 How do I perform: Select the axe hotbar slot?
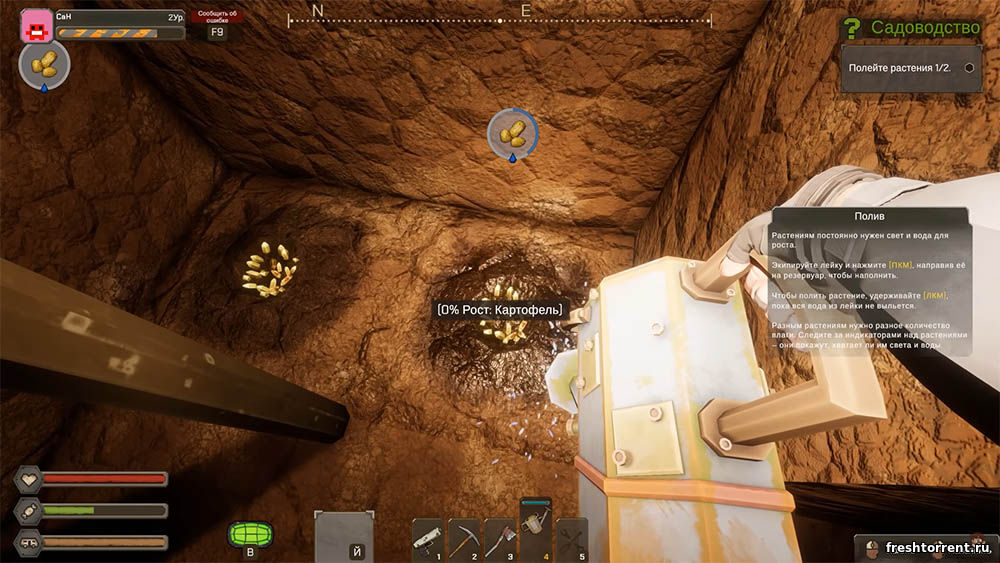pyautogui.click(x=500, y=540)
